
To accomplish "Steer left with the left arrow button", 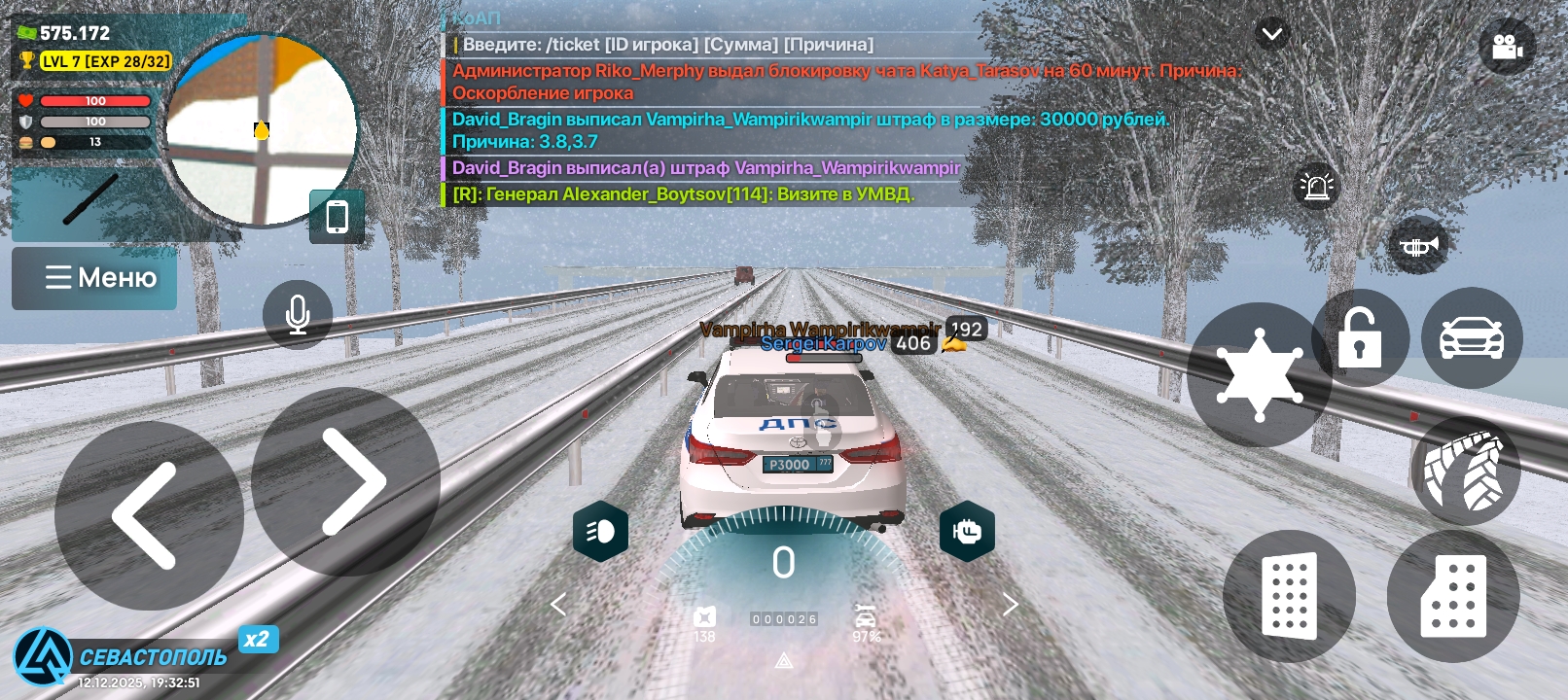I will tap(148, 515).
